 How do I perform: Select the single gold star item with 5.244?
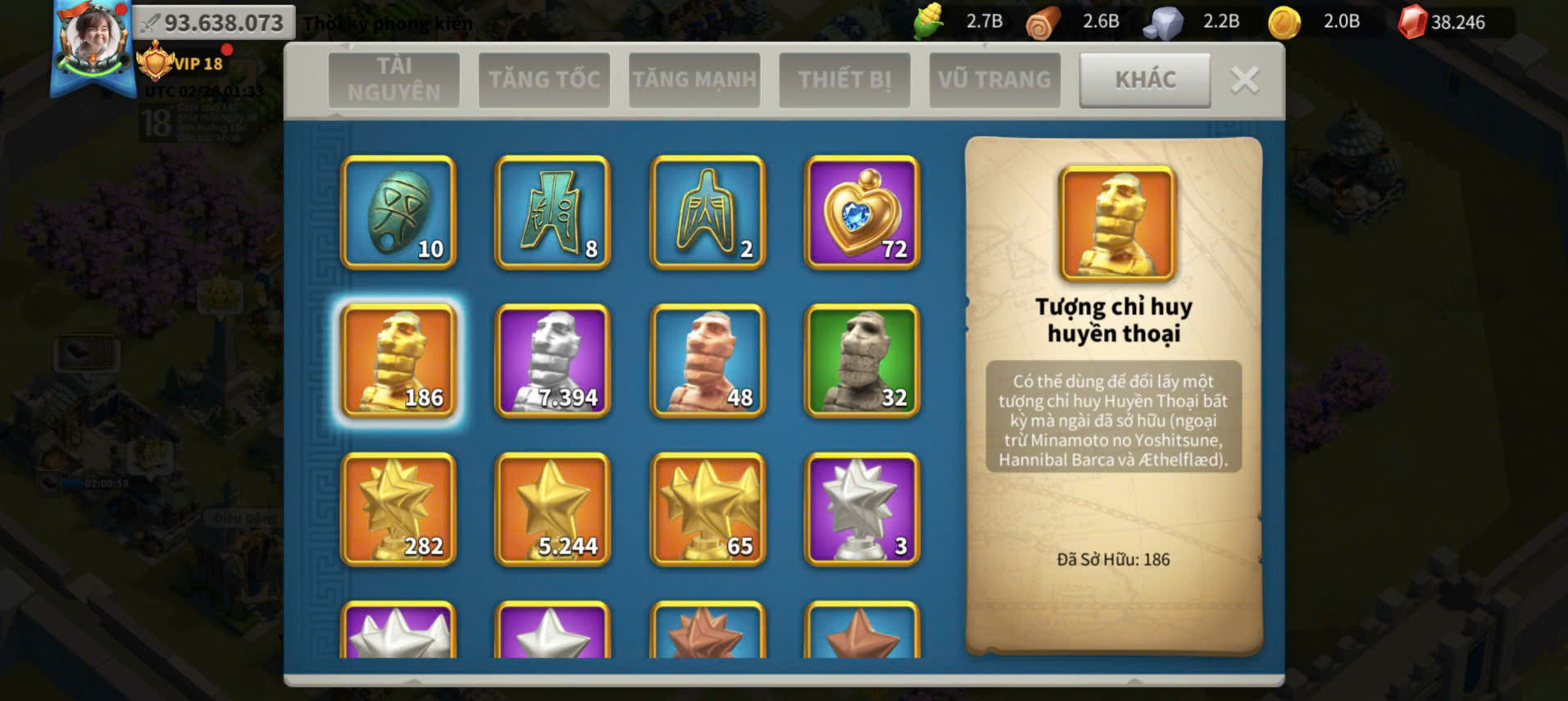[553, 509]
